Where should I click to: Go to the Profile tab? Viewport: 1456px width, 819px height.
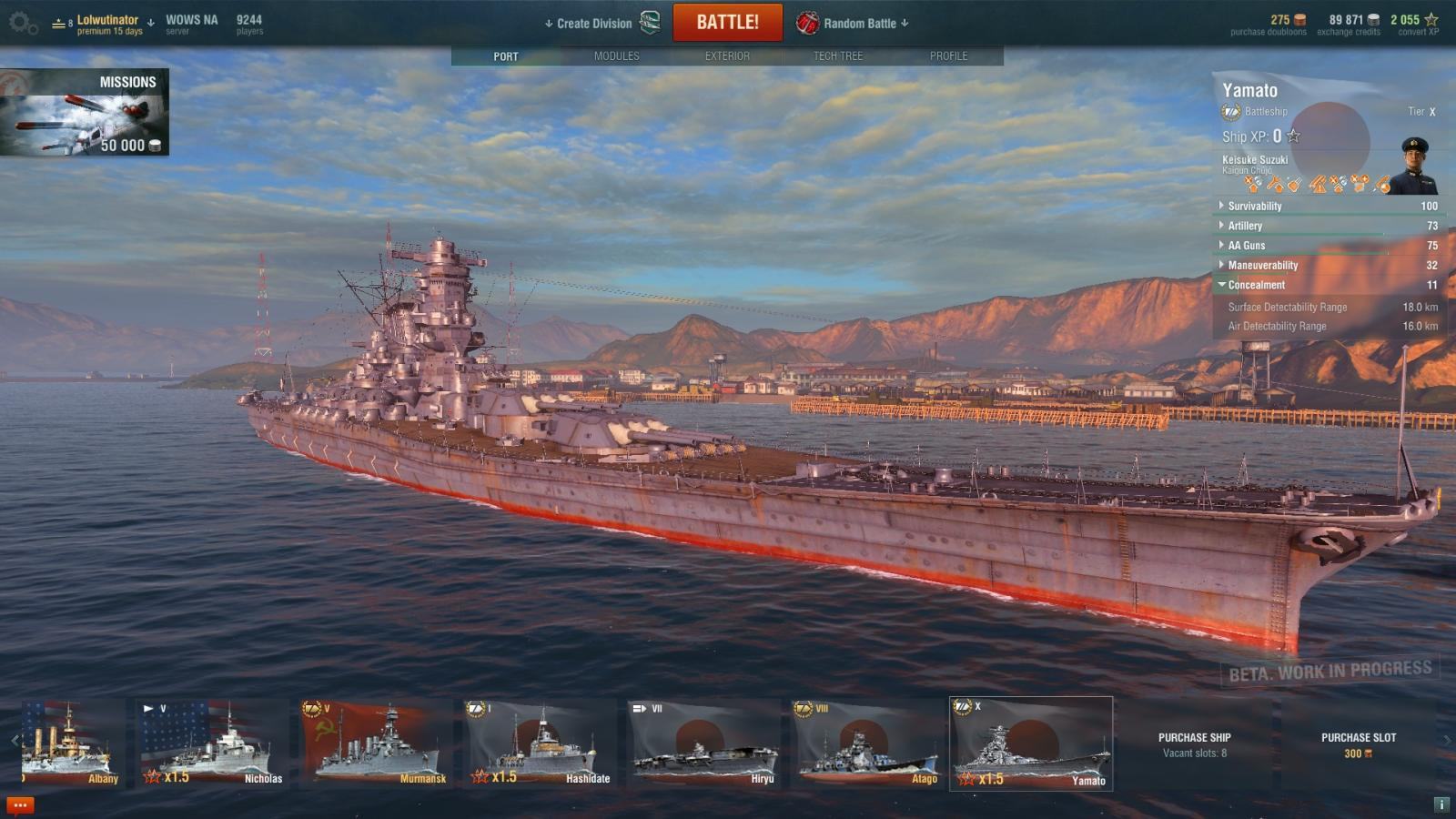pos(948,56)
